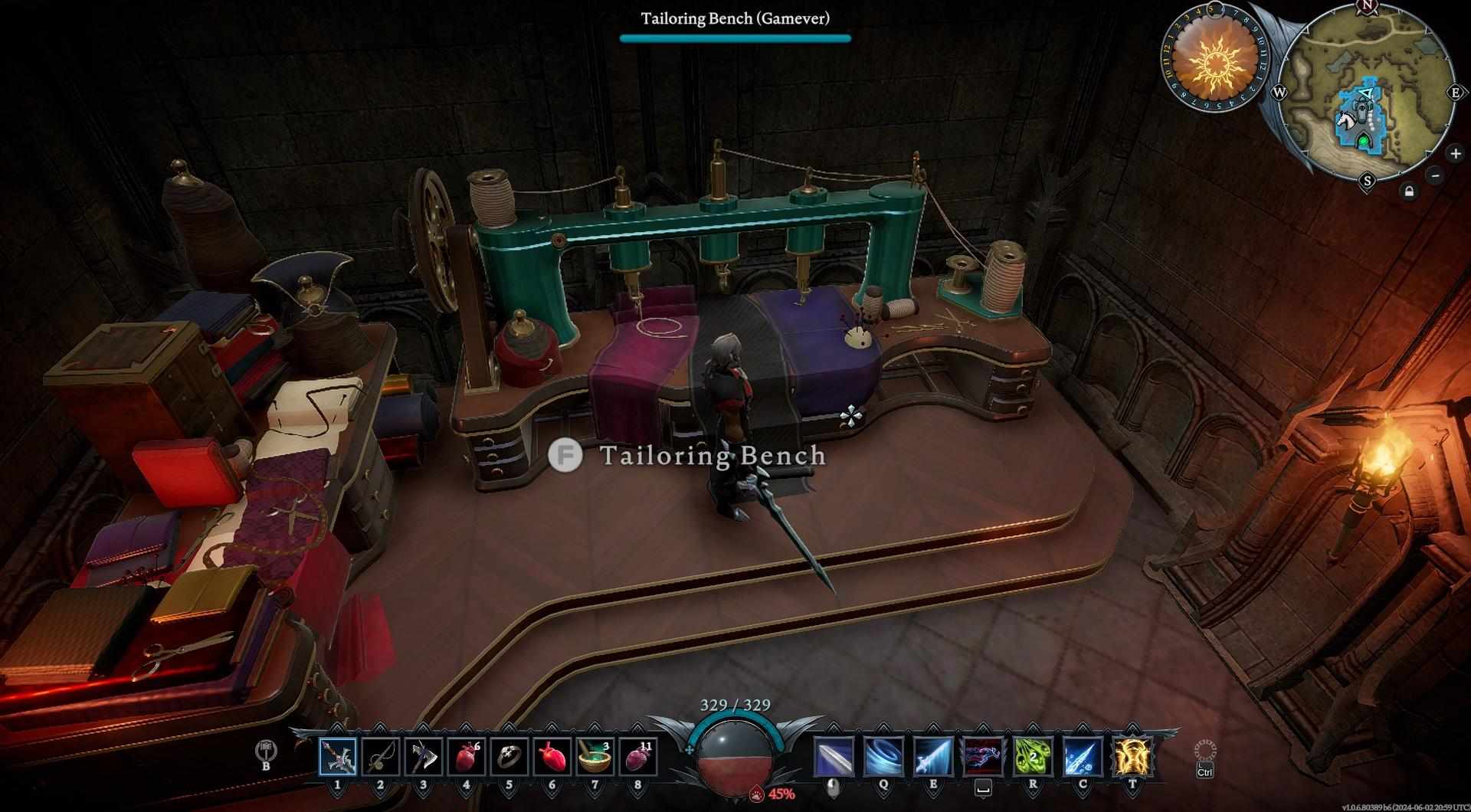
Task: Use the green potion bowl item
Action: pos(595,756)
